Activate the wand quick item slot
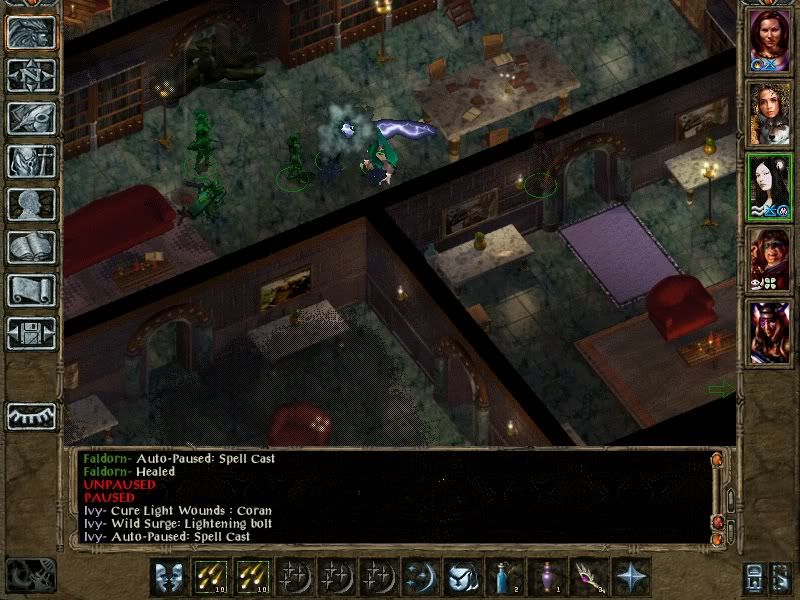 [x=590, y=577]
